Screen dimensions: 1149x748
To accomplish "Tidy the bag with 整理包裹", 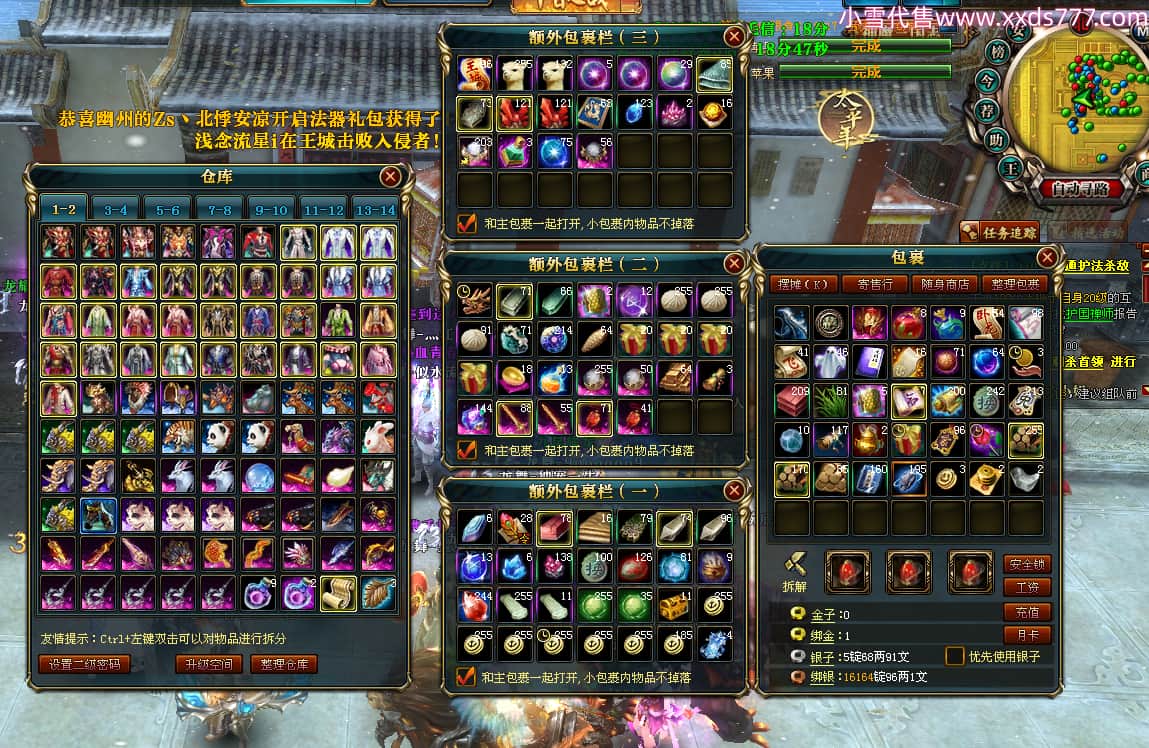I will [x=1014, y=284].
